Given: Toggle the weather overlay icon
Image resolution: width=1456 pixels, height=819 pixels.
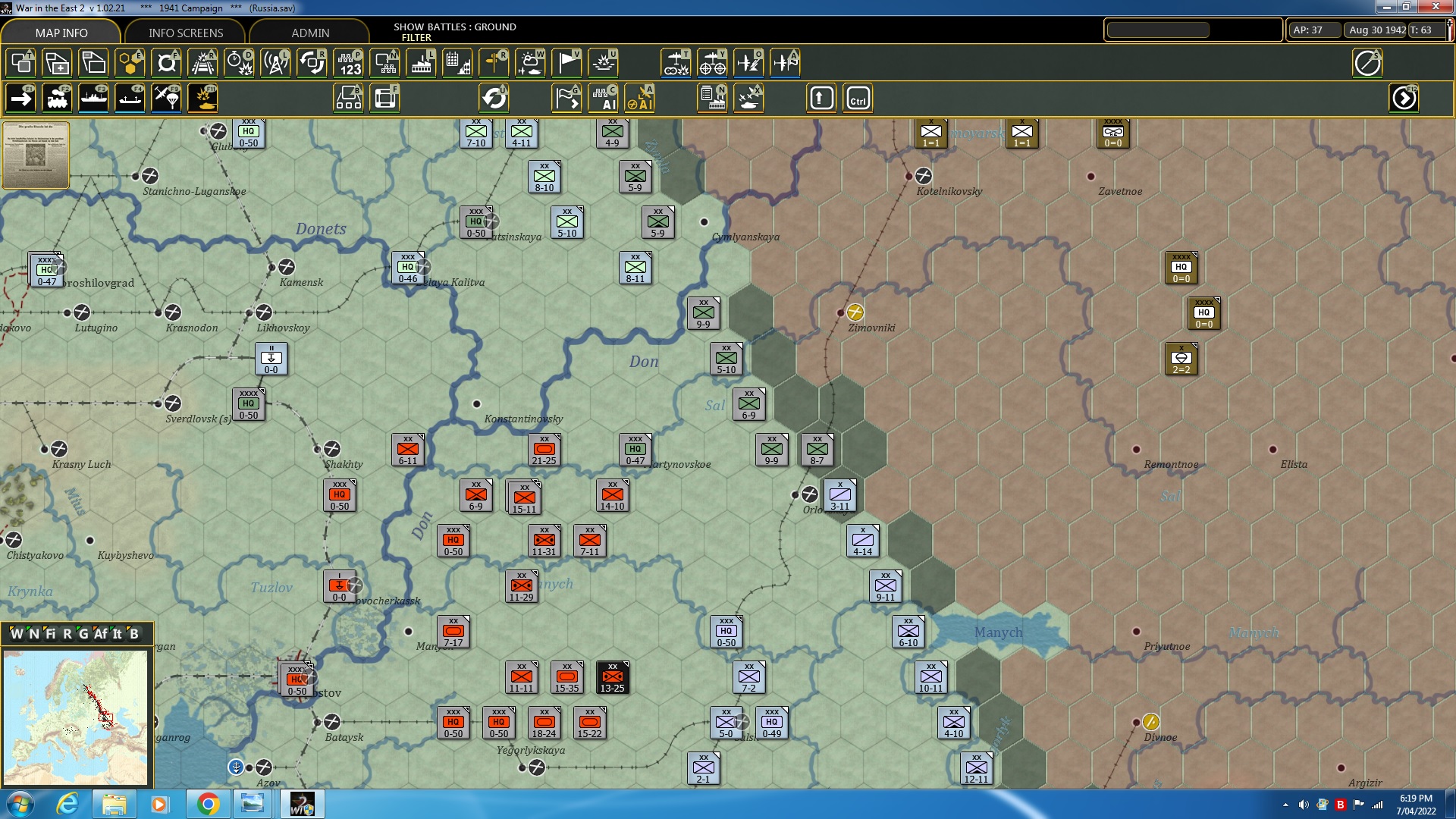Looking at the screenshot, I should (531, 63).
